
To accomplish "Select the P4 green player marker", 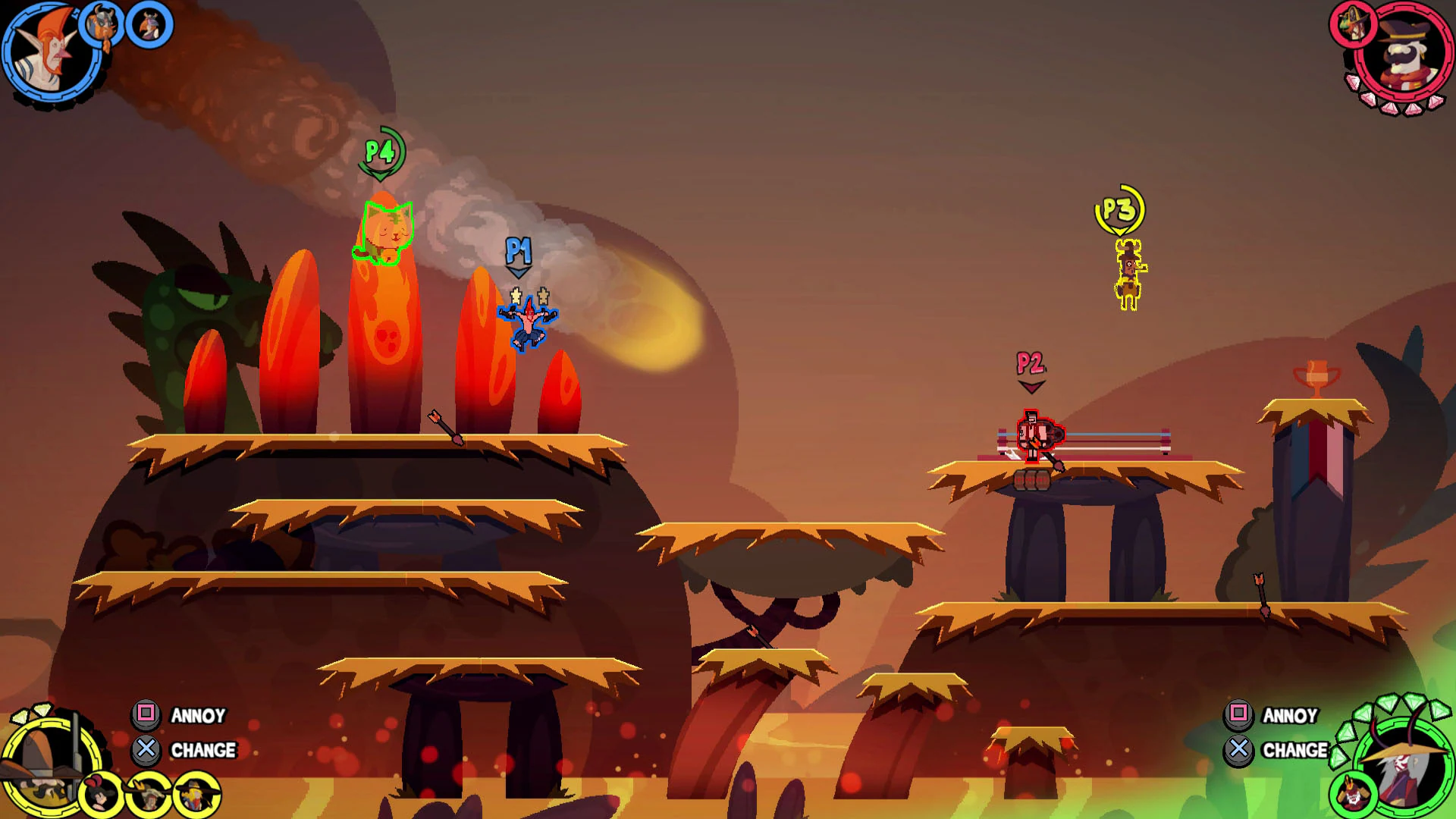I will pyautogui.click(x=383, y=152).
